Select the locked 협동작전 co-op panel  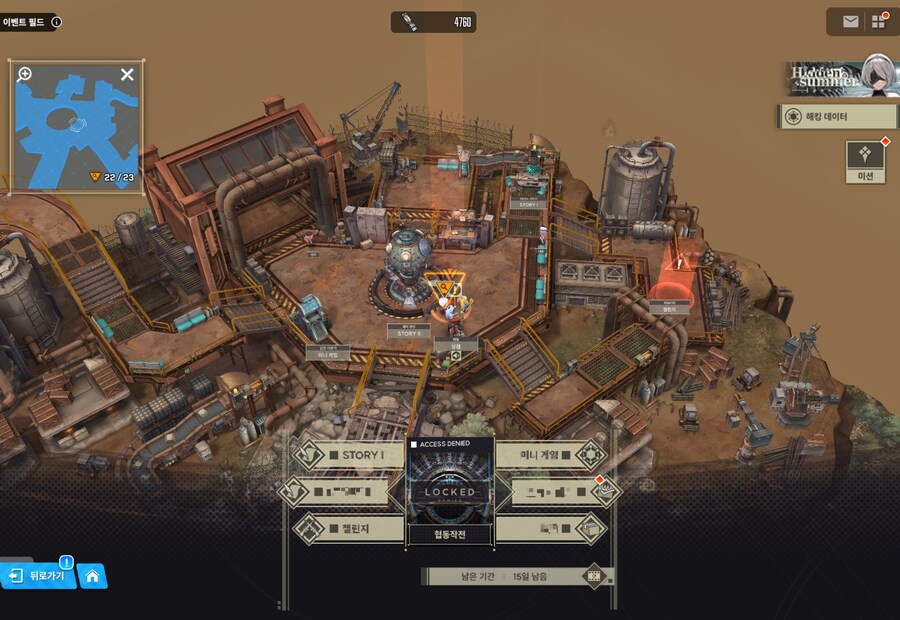tap(450, 495)
